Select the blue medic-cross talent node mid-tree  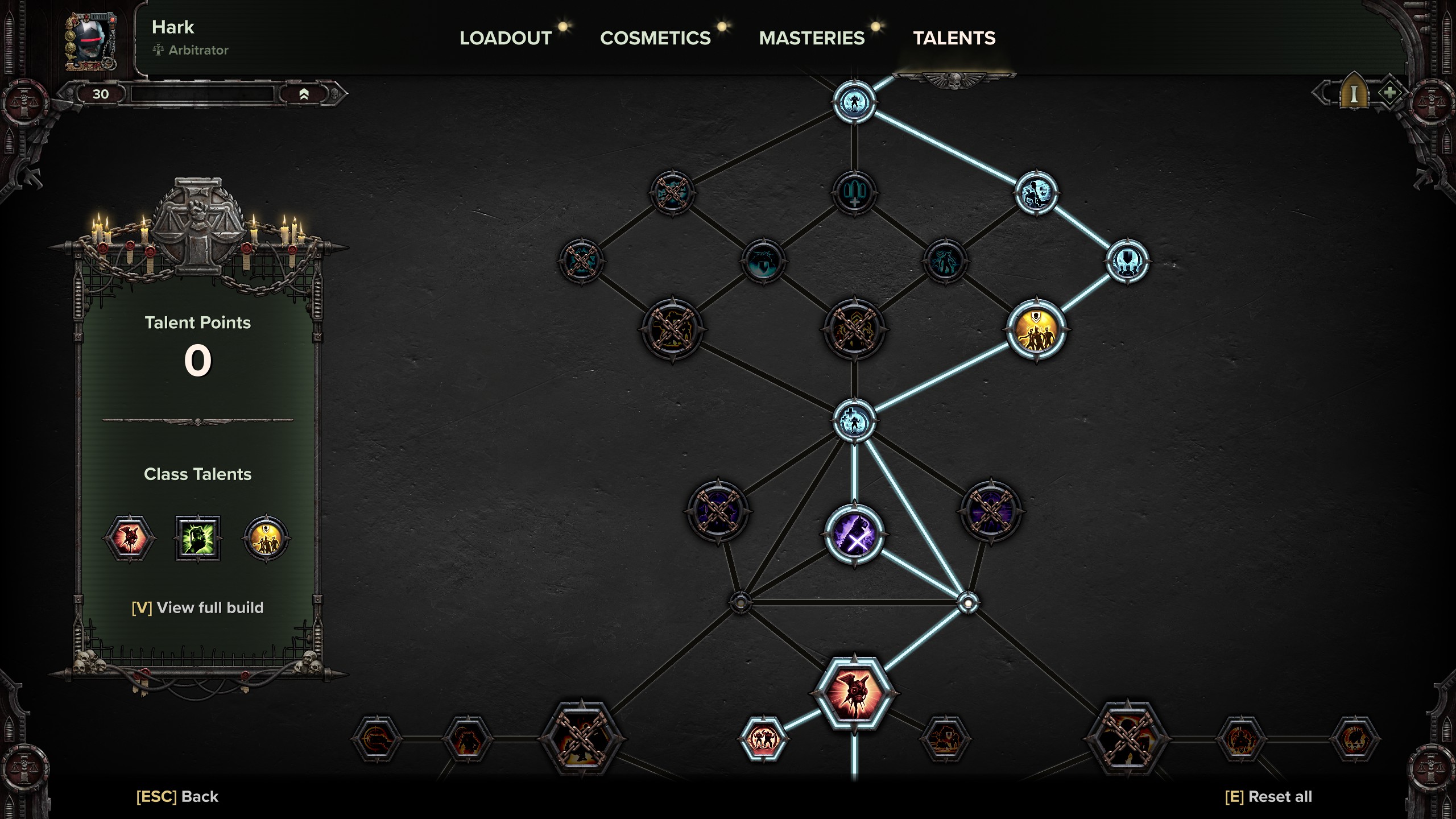(x=855, y=420)
